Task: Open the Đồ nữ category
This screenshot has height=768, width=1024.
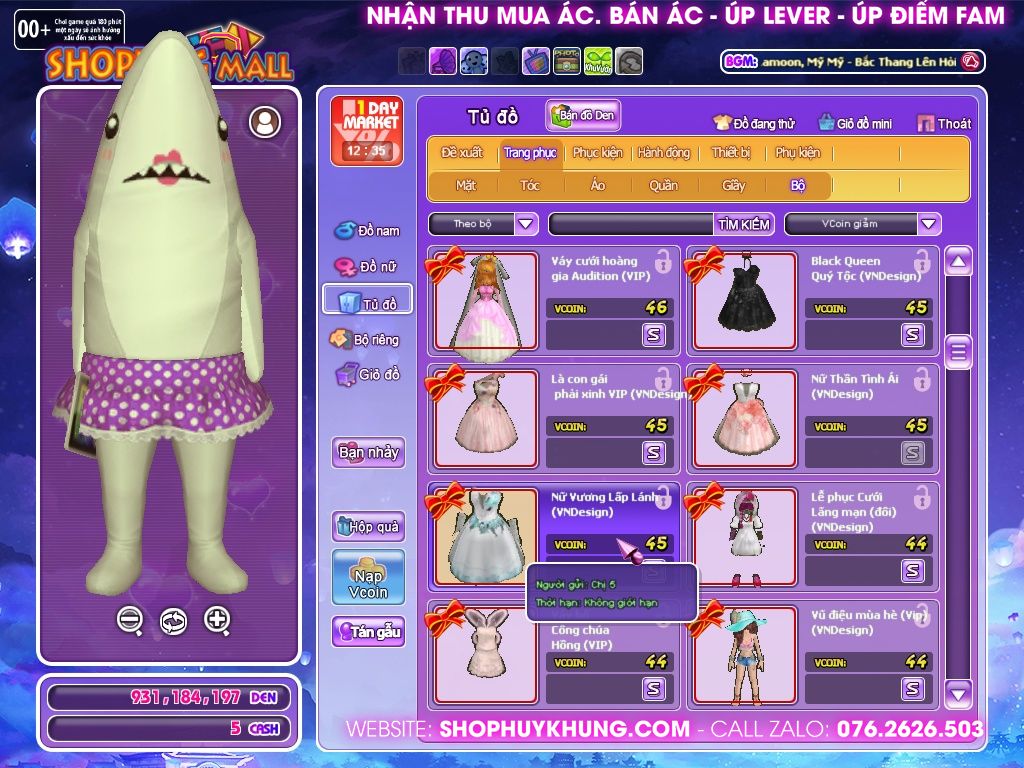Action: click(x=367, y=267)
